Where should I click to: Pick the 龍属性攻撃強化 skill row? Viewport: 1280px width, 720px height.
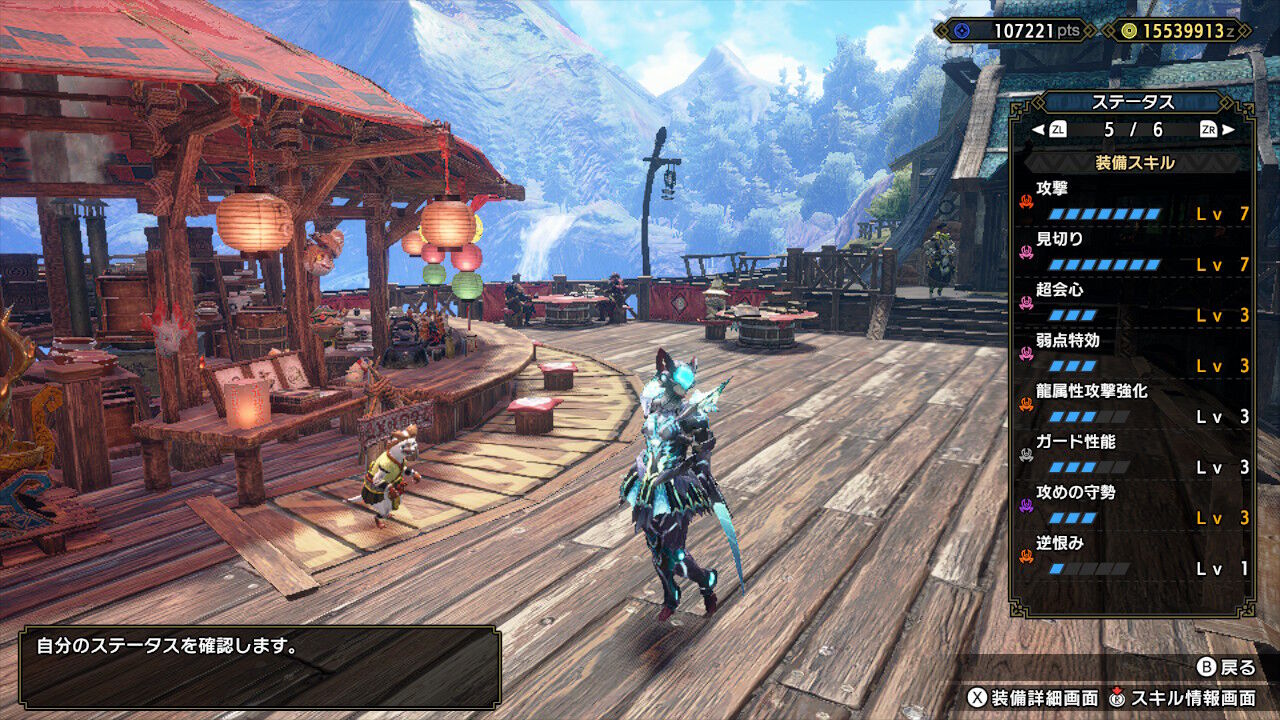(x=1133, y=403)
